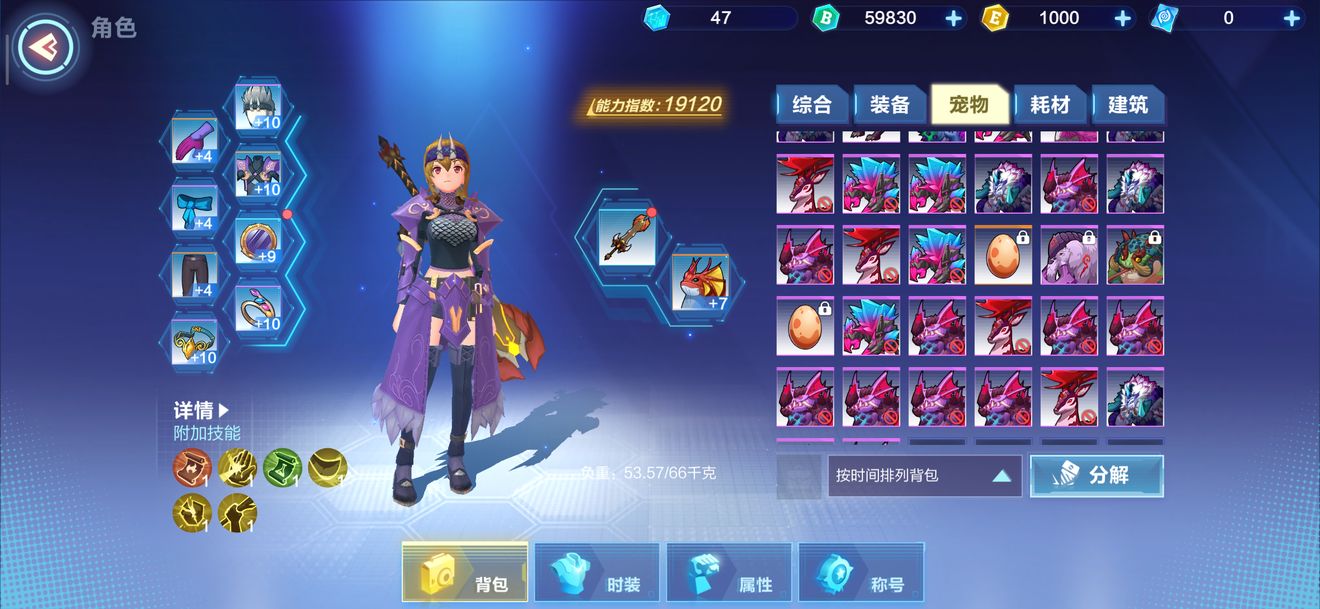Select the blue ribbon equipment slot
Screen dimensions: 1320x609
(x=194, y=208)
